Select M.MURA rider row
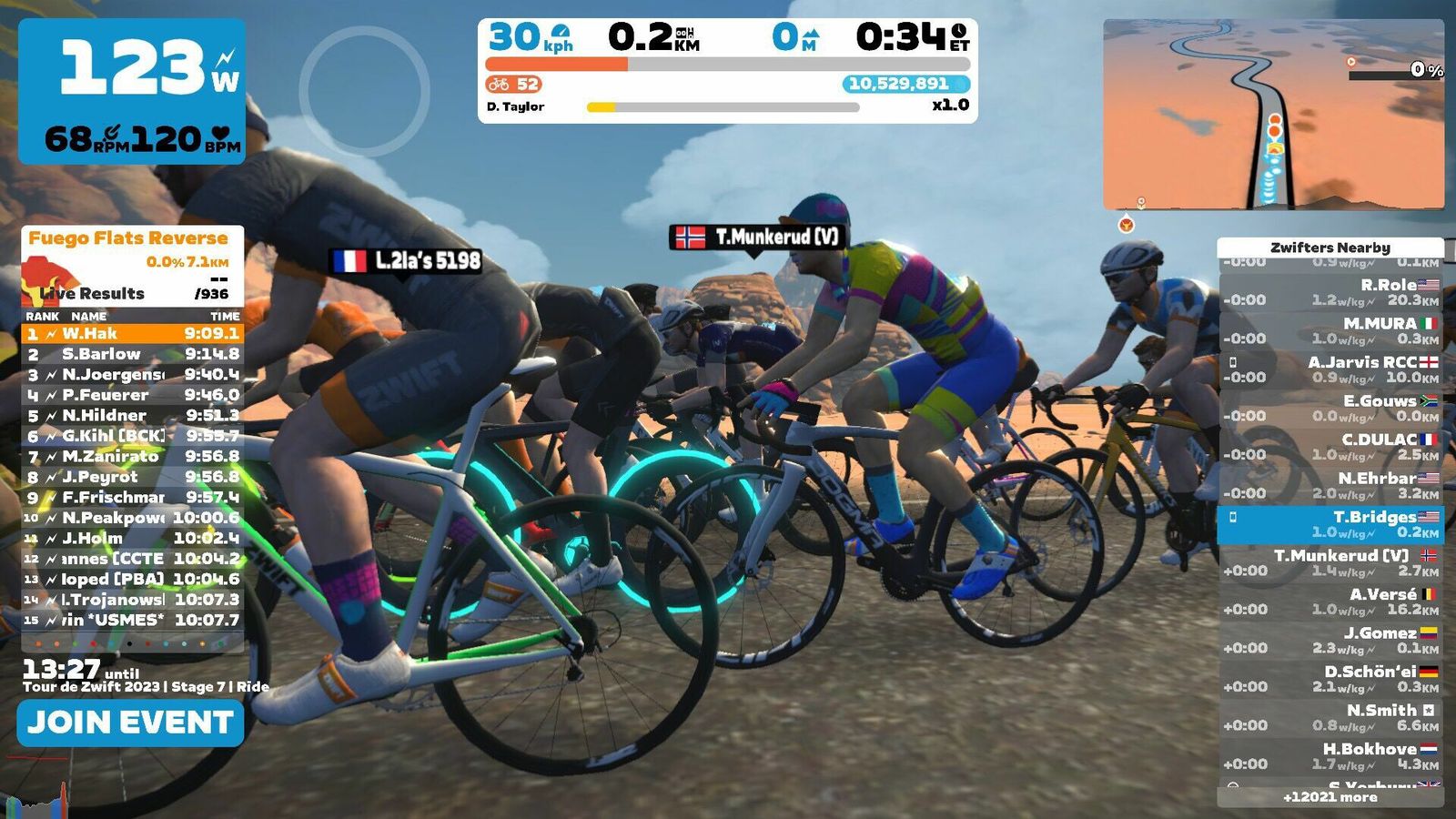1456x819 pixels. (1330, 330)
